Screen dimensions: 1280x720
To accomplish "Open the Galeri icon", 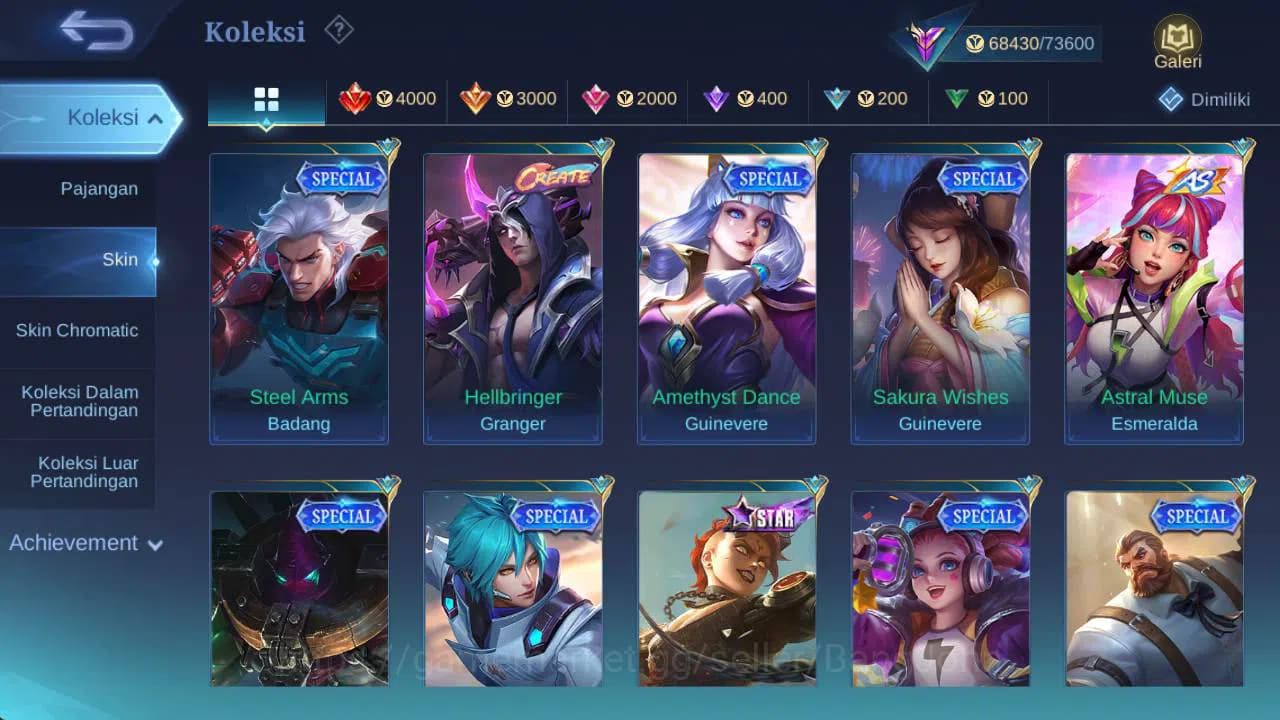I will tap(1176, 35).
